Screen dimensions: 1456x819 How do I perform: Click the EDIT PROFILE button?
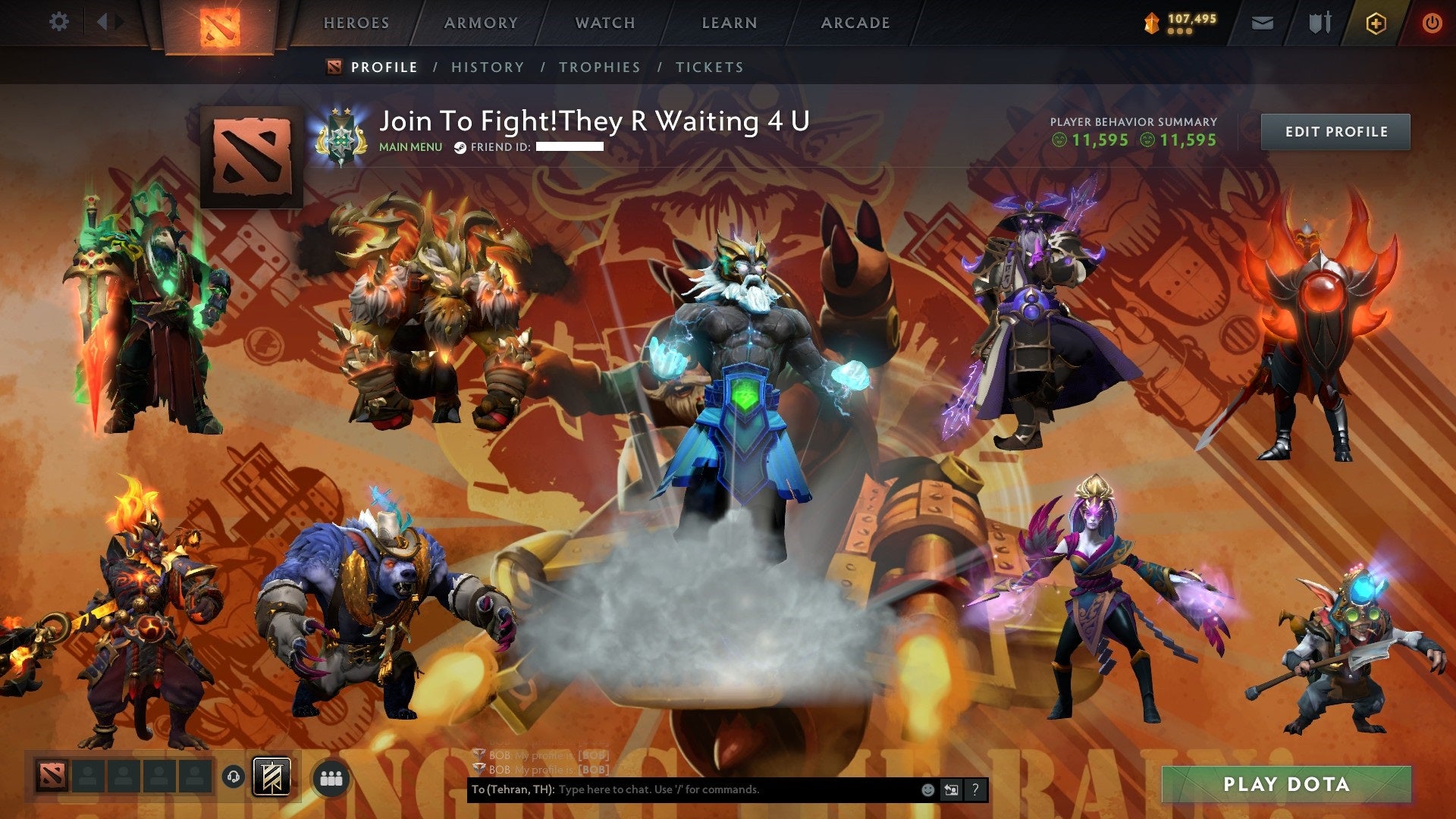tap(1335, 130)
